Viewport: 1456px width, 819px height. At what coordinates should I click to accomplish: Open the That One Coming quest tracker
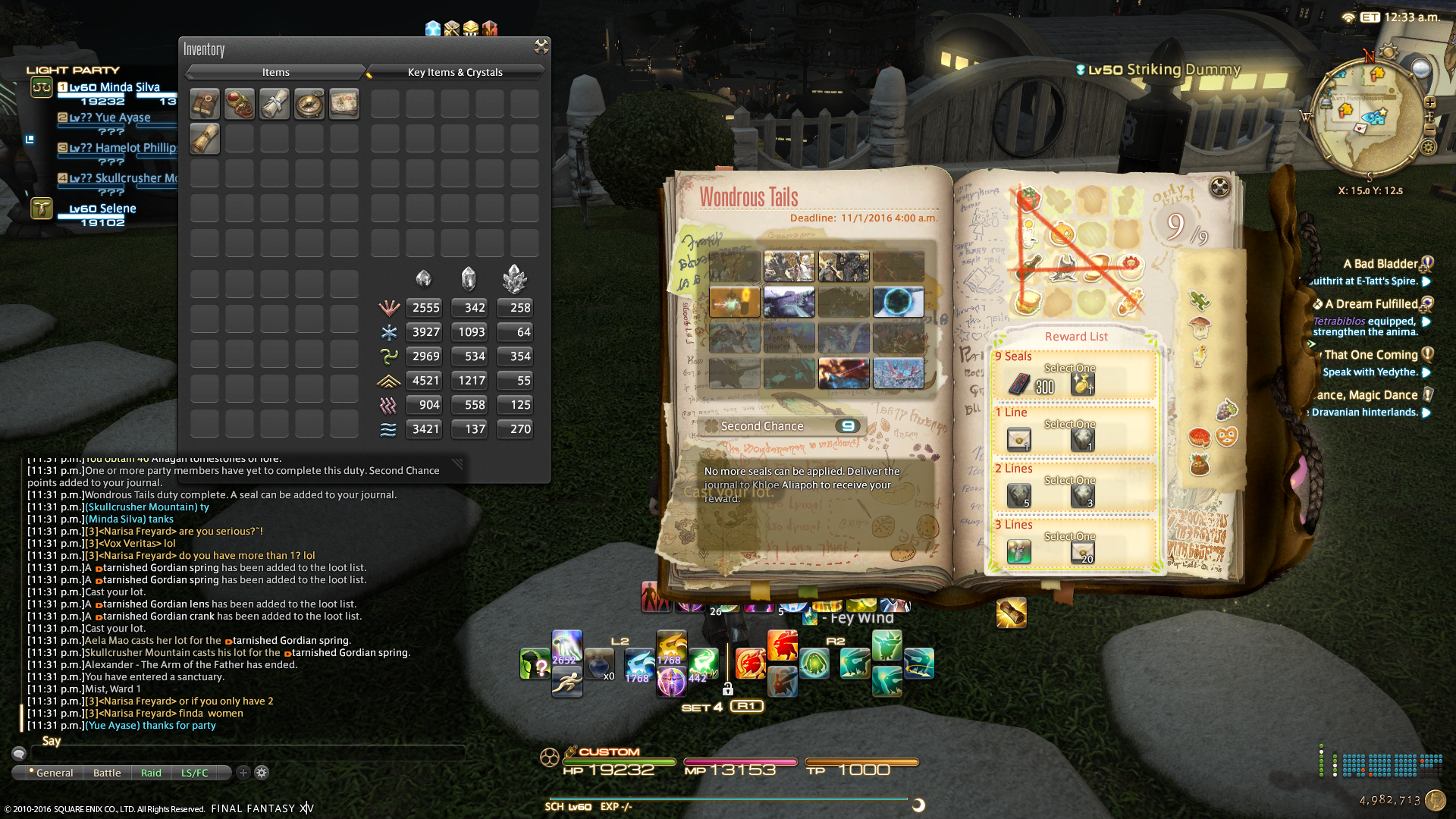click(1370, 355)
